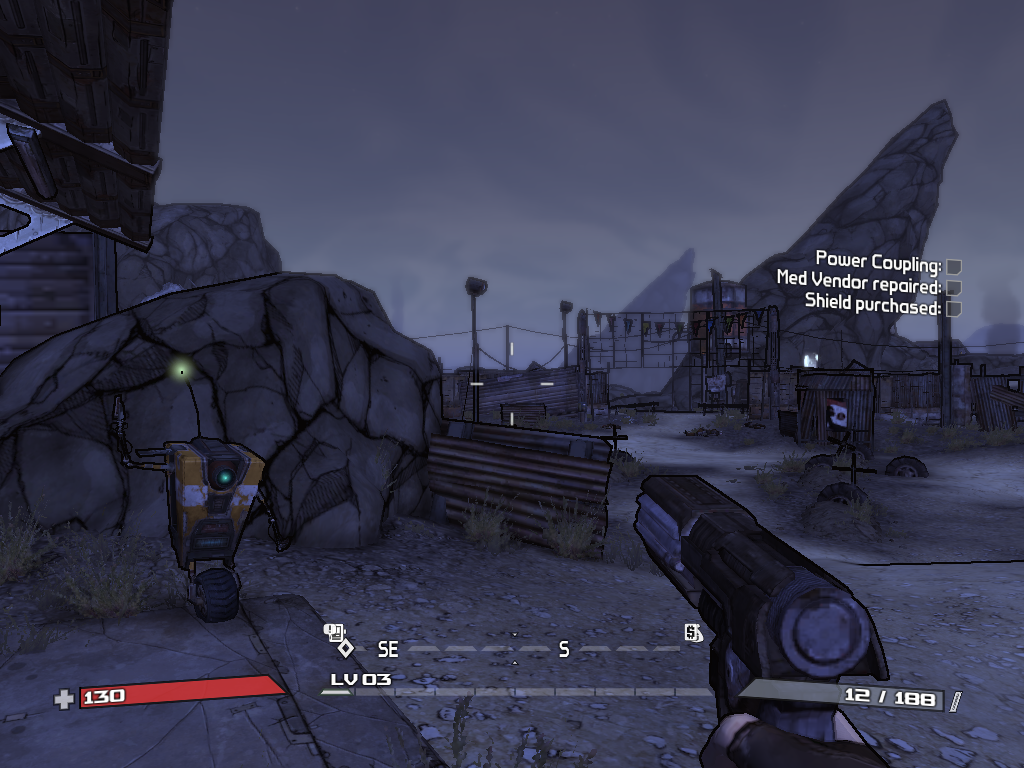
Task: Tick the Shield purchased objective checkbox
Action: click(954, 309)
